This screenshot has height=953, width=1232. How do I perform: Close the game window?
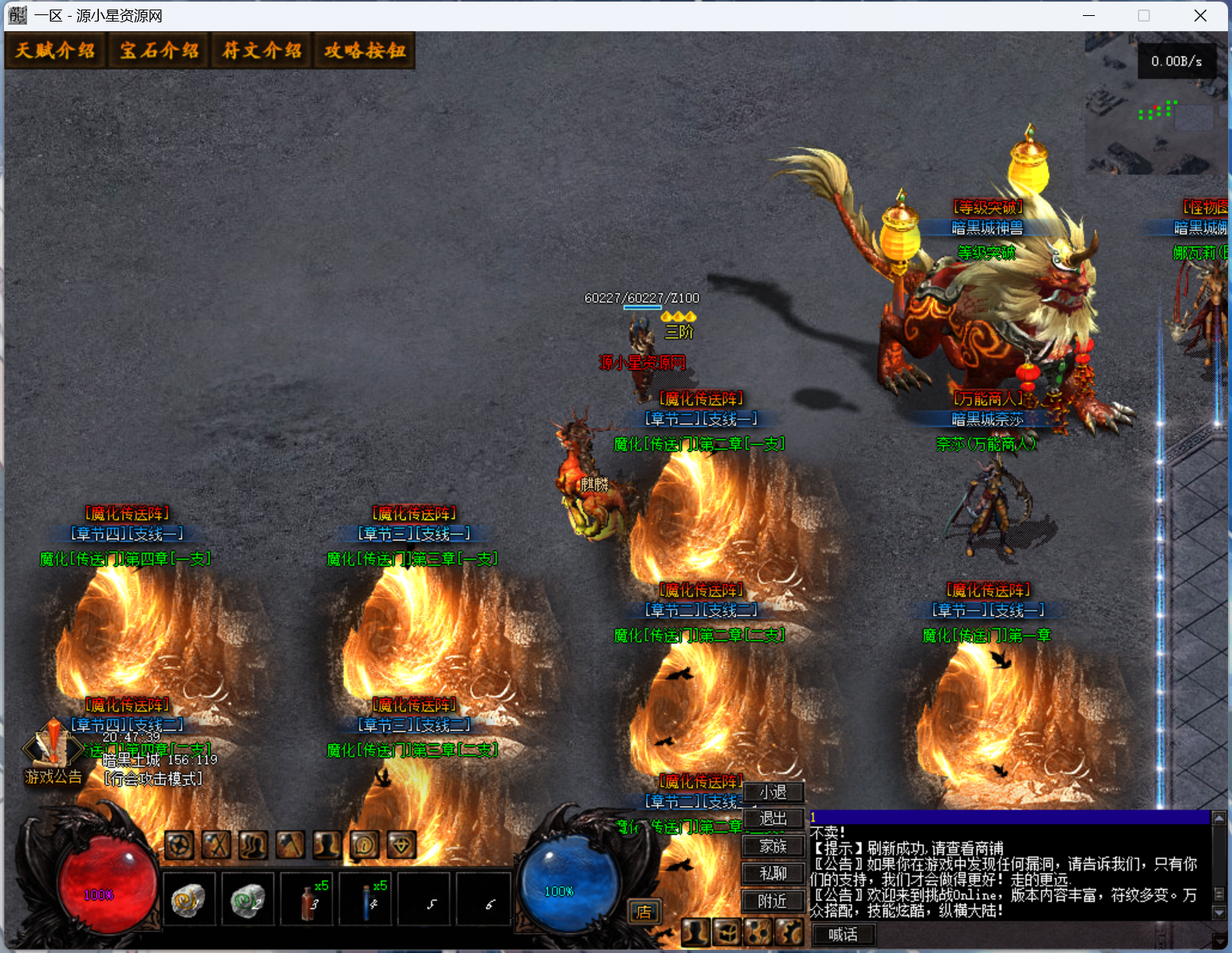tap(1200, 16)
